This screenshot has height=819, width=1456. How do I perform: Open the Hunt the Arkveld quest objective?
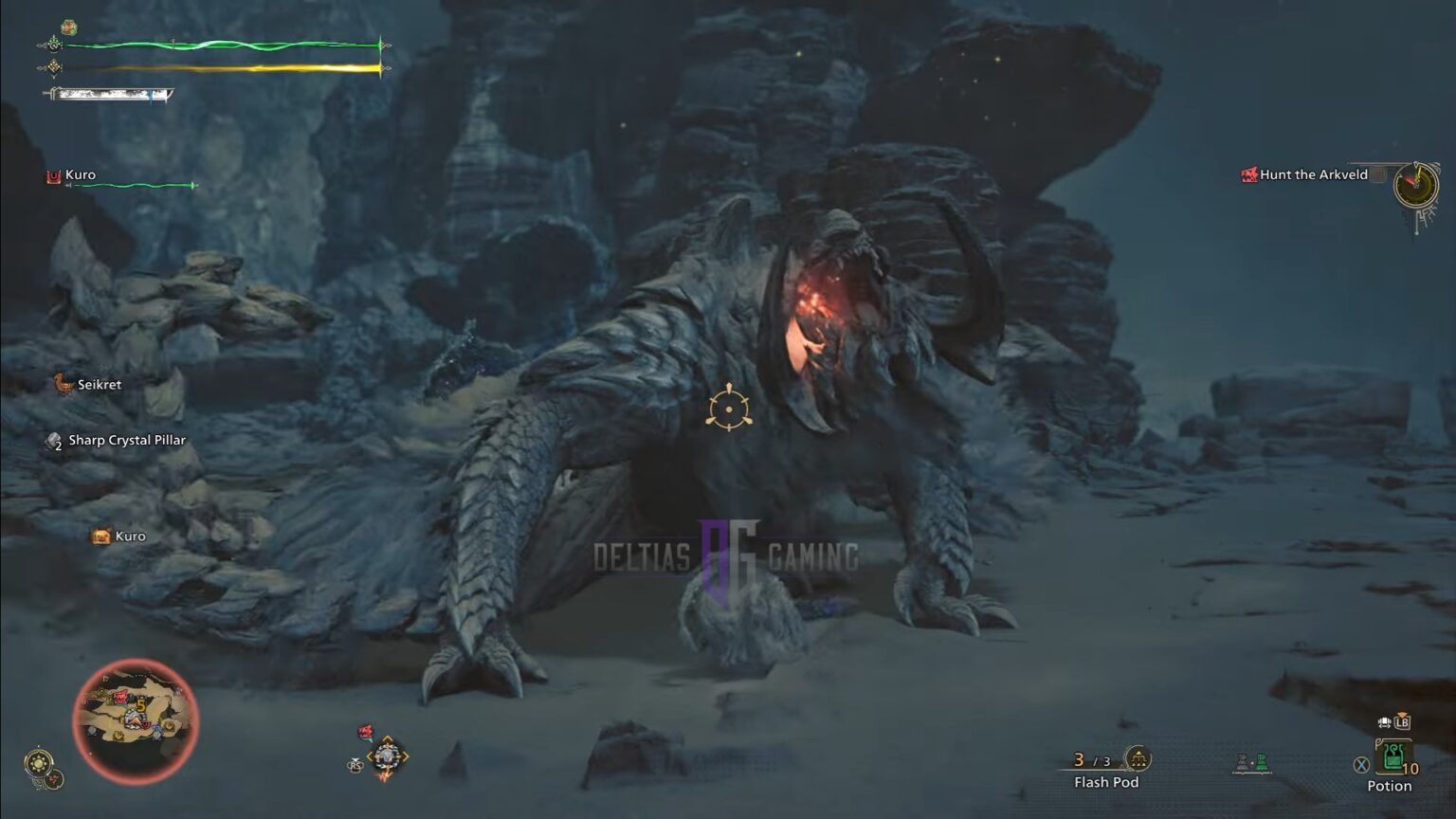pyautogui.click(x=1312, y=174)
